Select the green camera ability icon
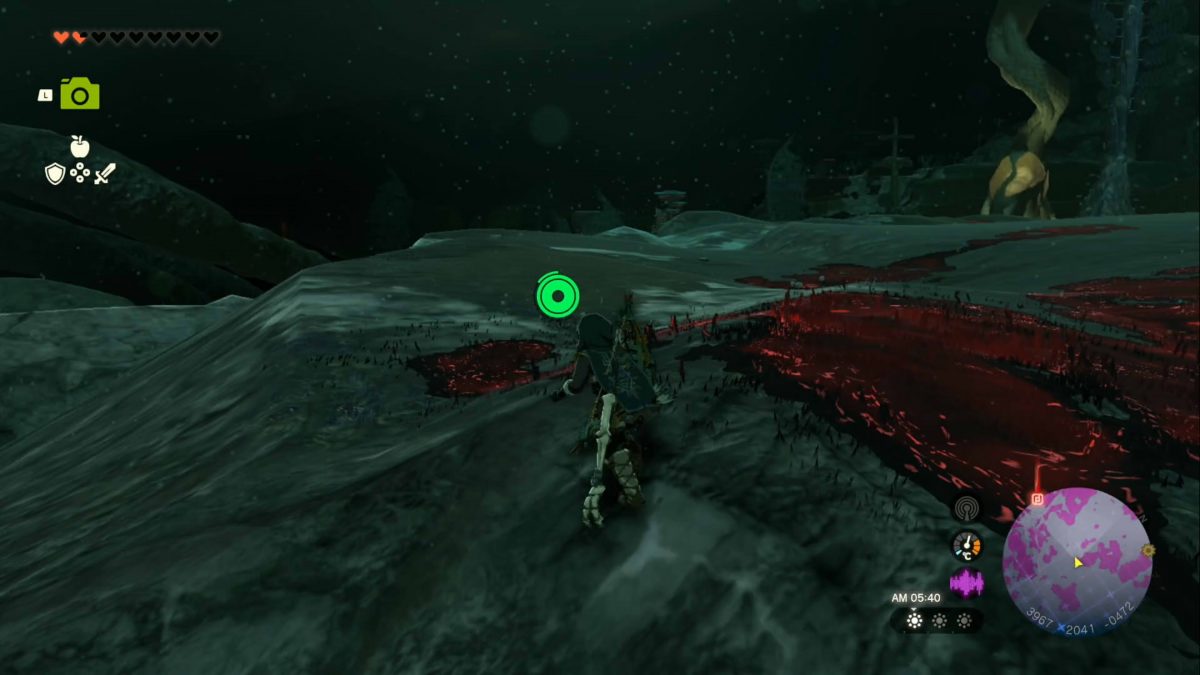 80,94
